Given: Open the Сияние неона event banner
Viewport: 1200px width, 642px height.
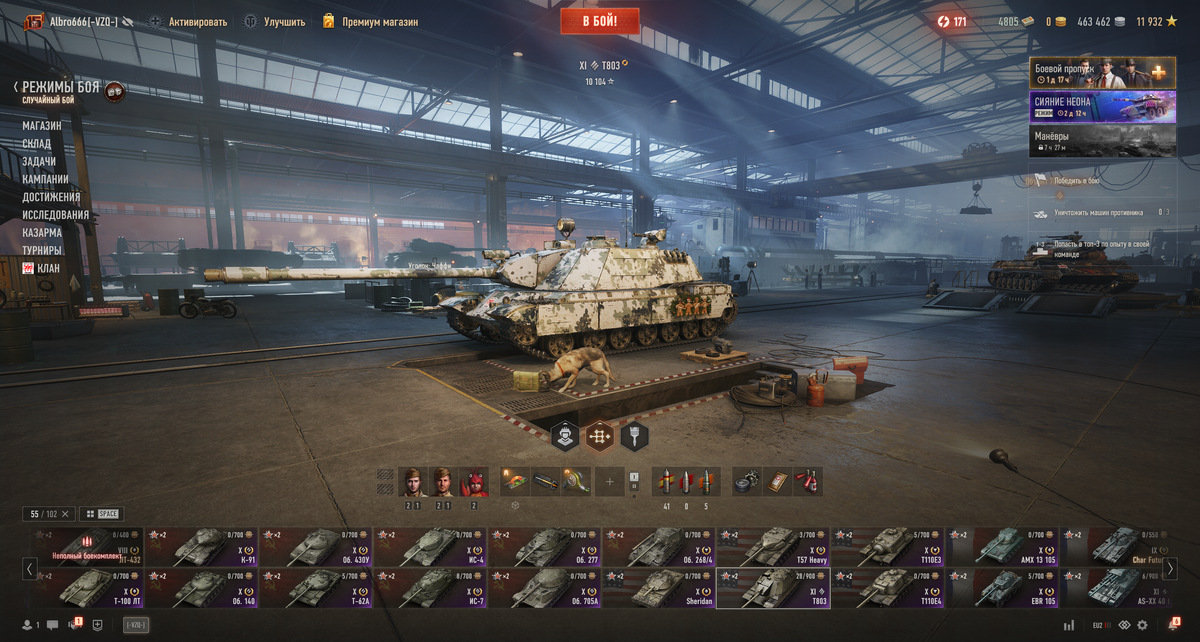Looking at the screenshot, I should tap(1102, 107).
